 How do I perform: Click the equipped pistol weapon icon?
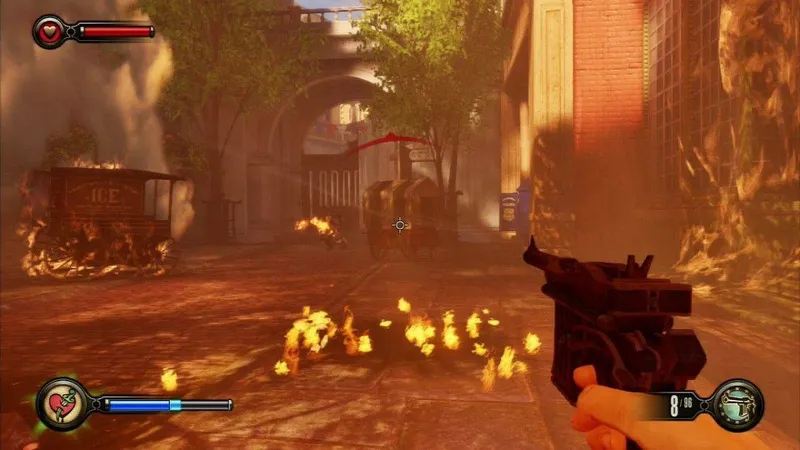[738, 404]
